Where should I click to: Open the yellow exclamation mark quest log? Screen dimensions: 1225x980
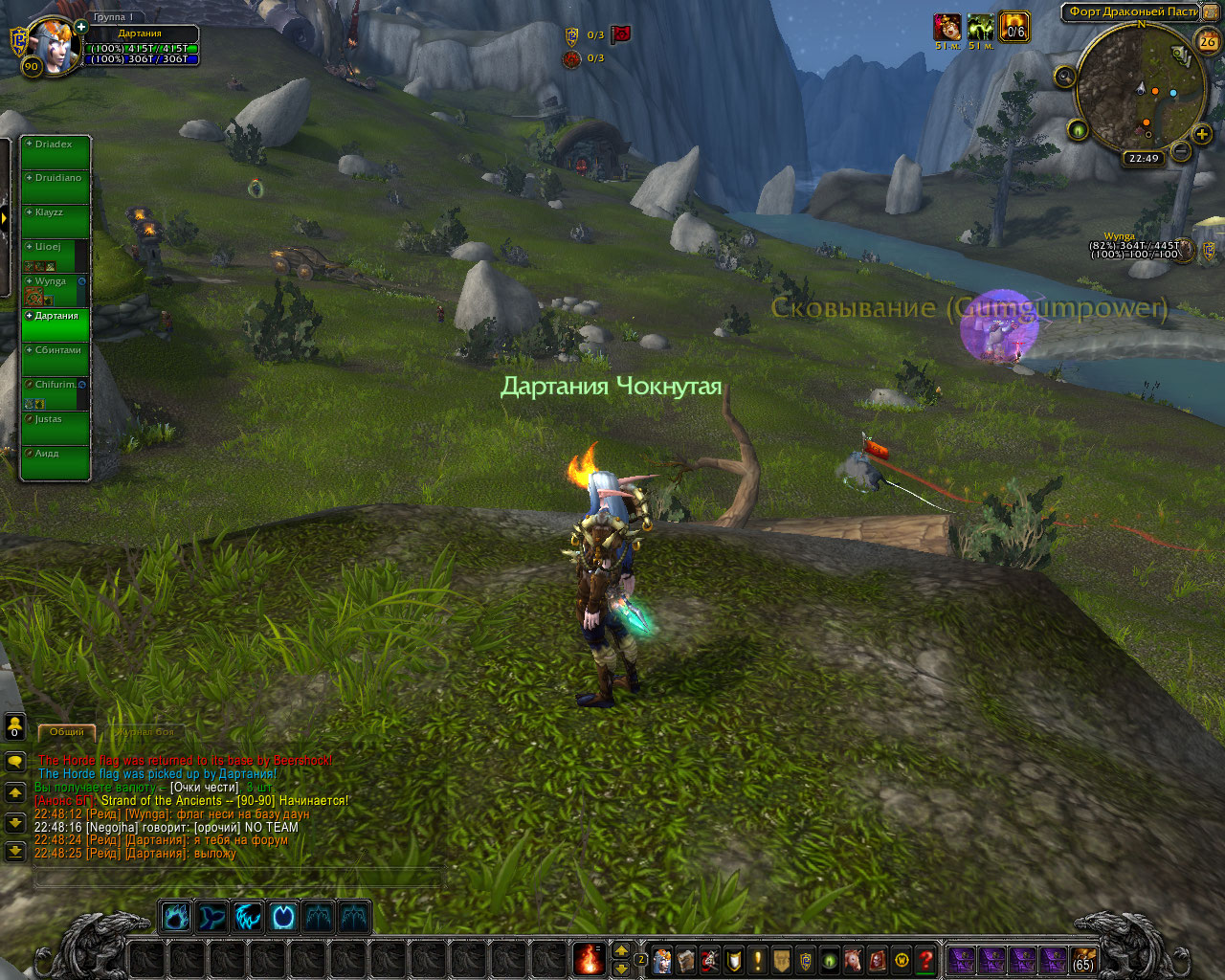click(758, 960)
